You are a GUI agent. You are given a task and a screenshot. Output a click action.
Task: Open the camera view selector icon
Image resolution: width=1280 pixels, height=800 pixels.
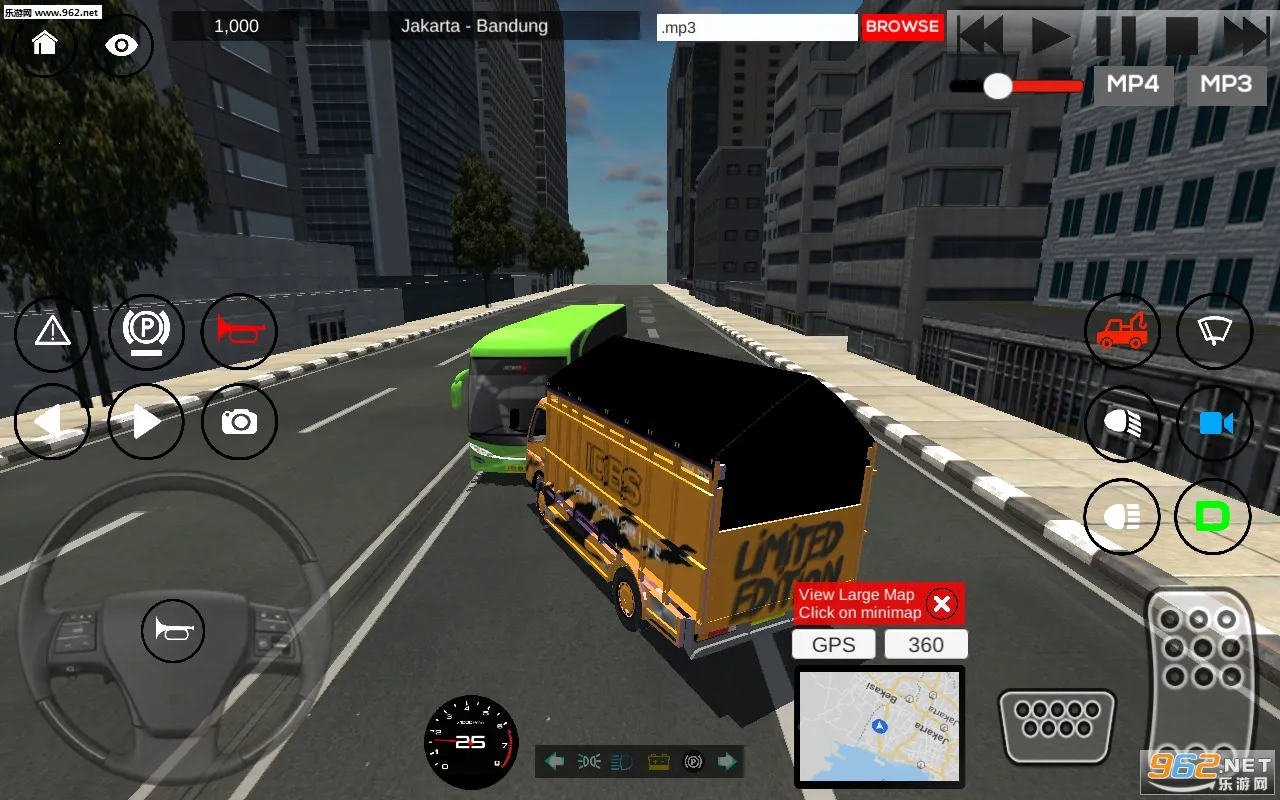point(239,422)
